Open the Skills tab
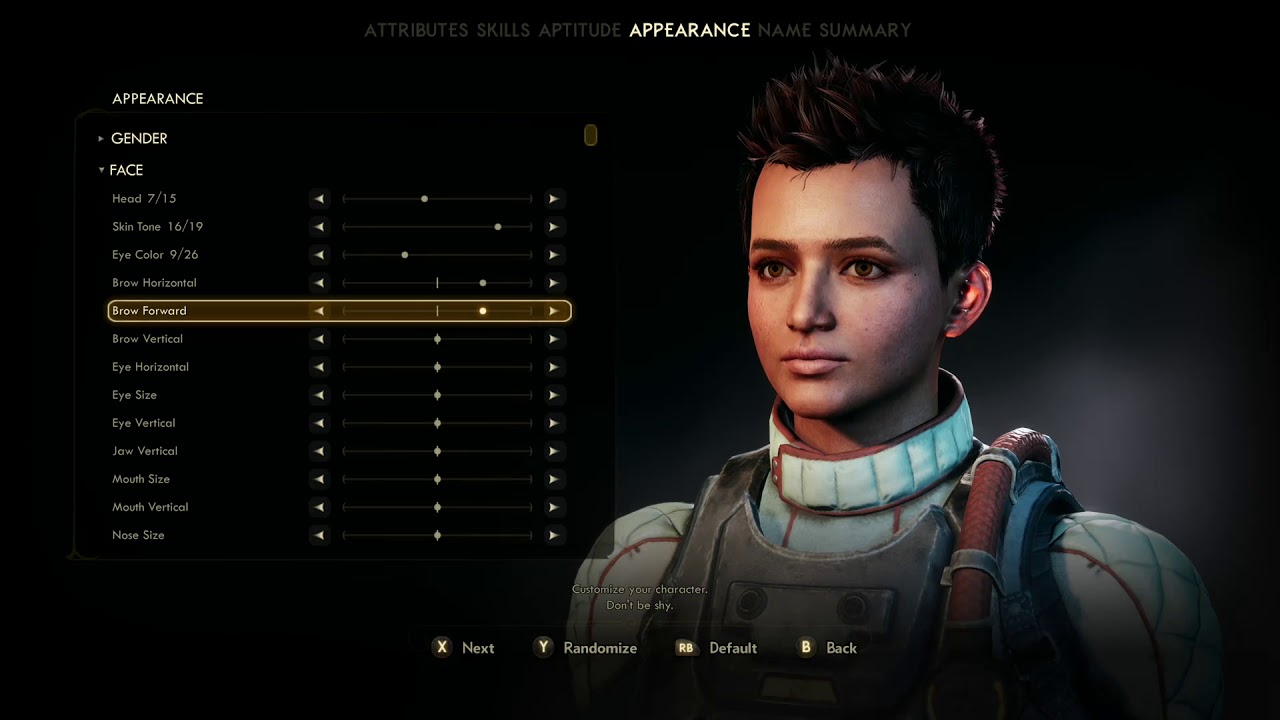 [503, 30]
